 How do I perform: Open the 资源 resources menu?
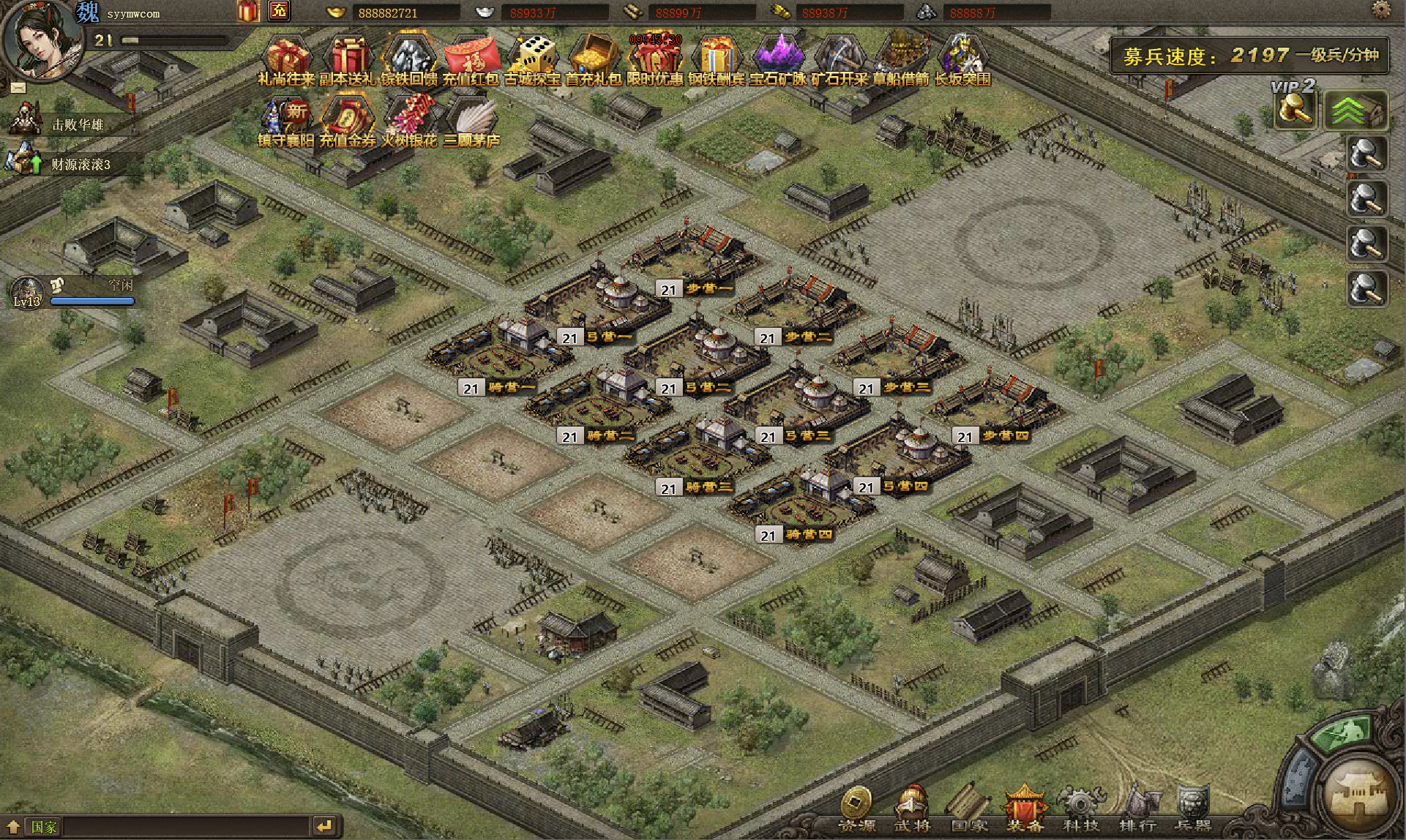(x=856, y=810)
